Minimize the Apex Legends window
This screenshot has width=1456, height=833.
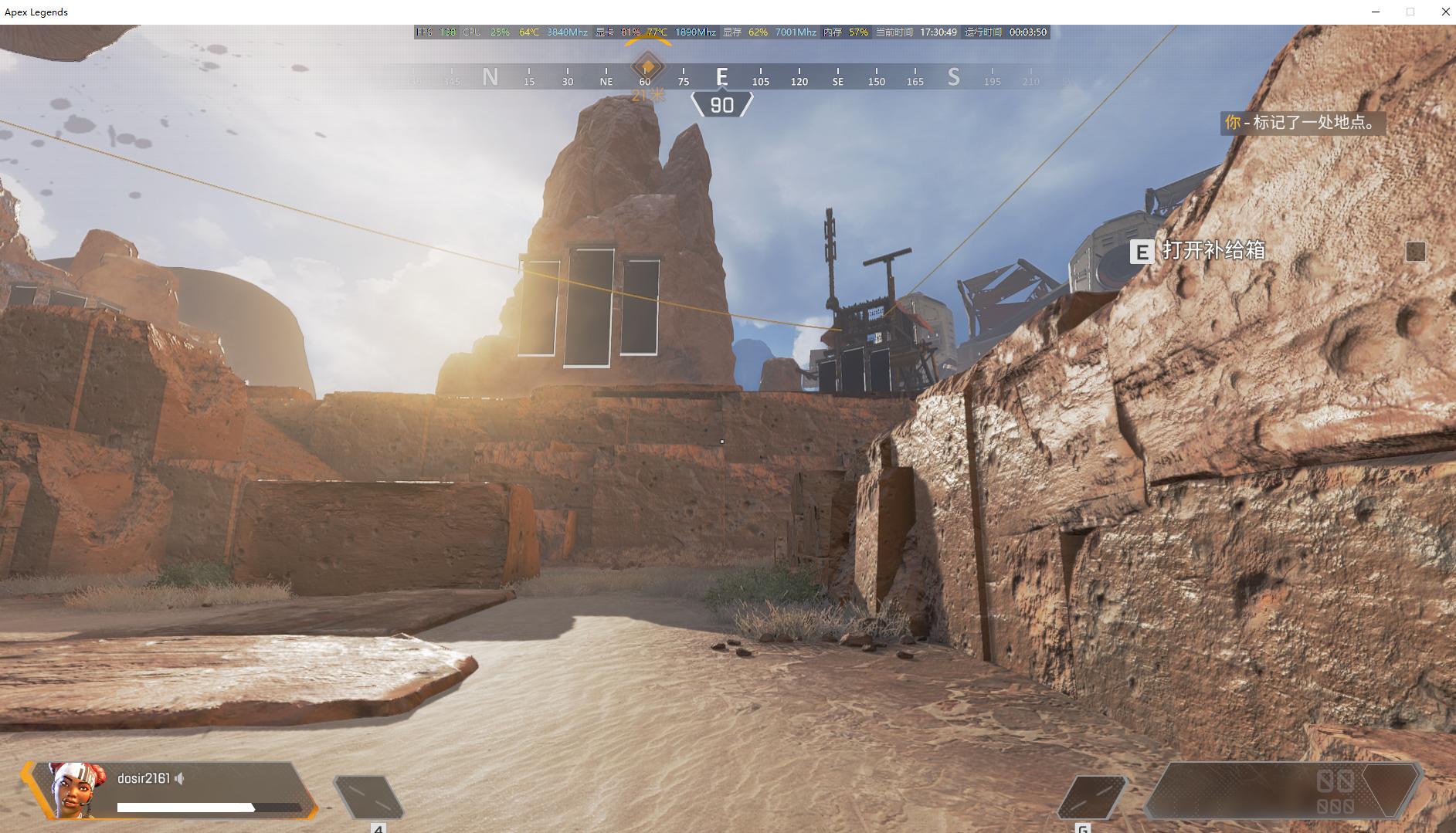(x=1375, y=12)
